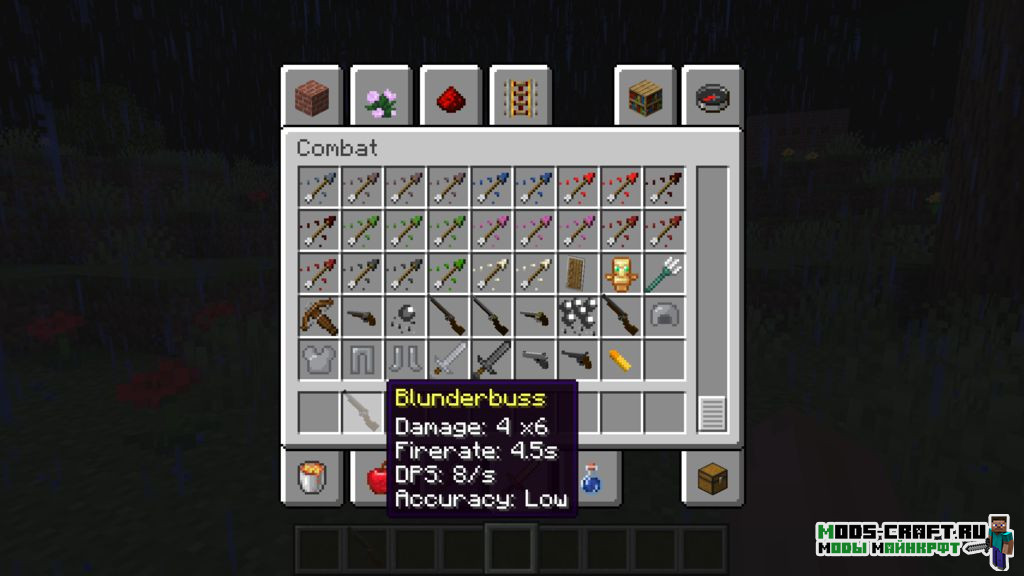Viewport: 1024px width, 576px height.
Task: Click the creative inventory scrollbar handle
Action: coord(712,413)
